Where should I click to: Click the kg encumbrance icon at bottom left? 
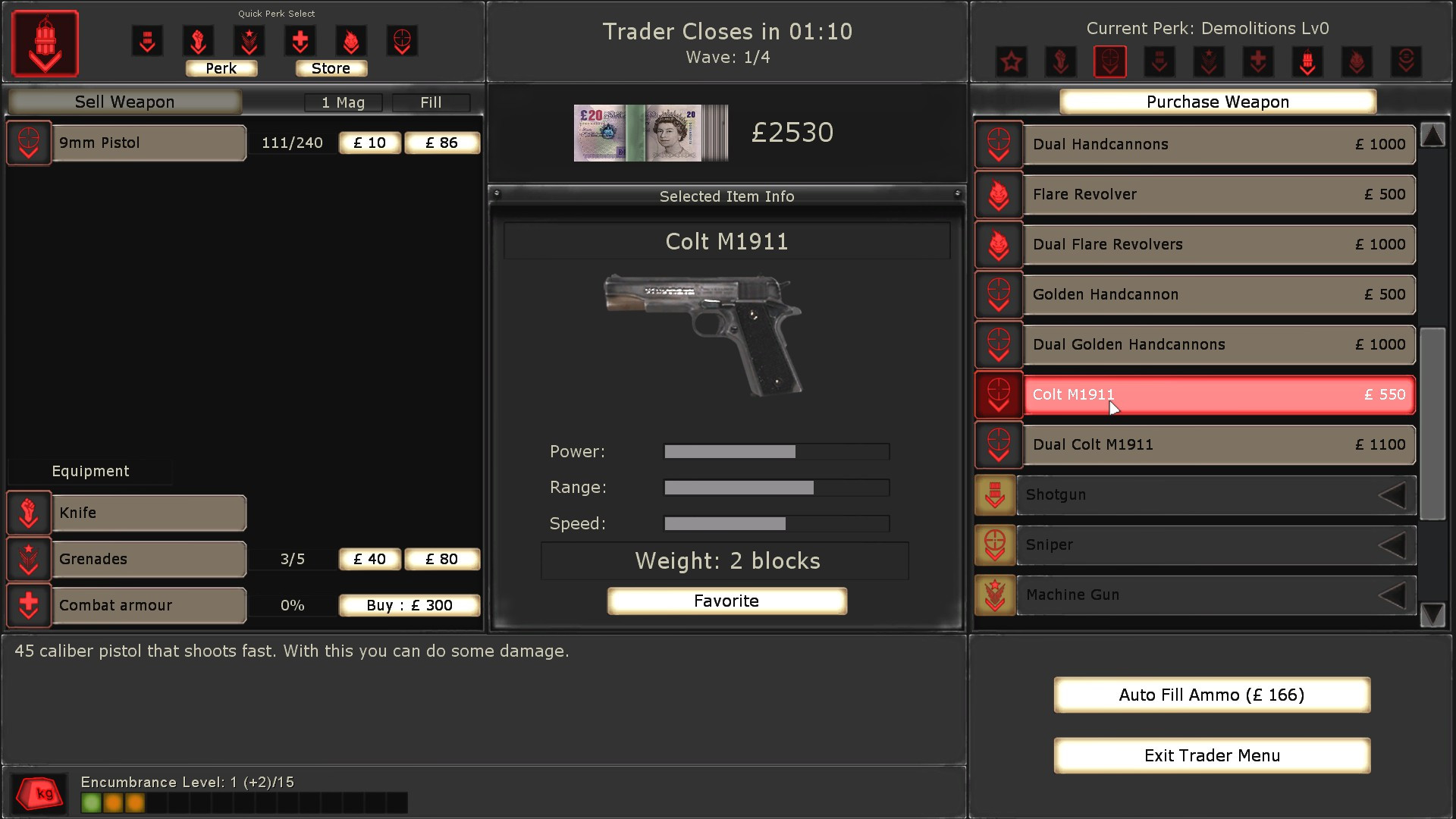pyautogui.click(x=39, y=793)
